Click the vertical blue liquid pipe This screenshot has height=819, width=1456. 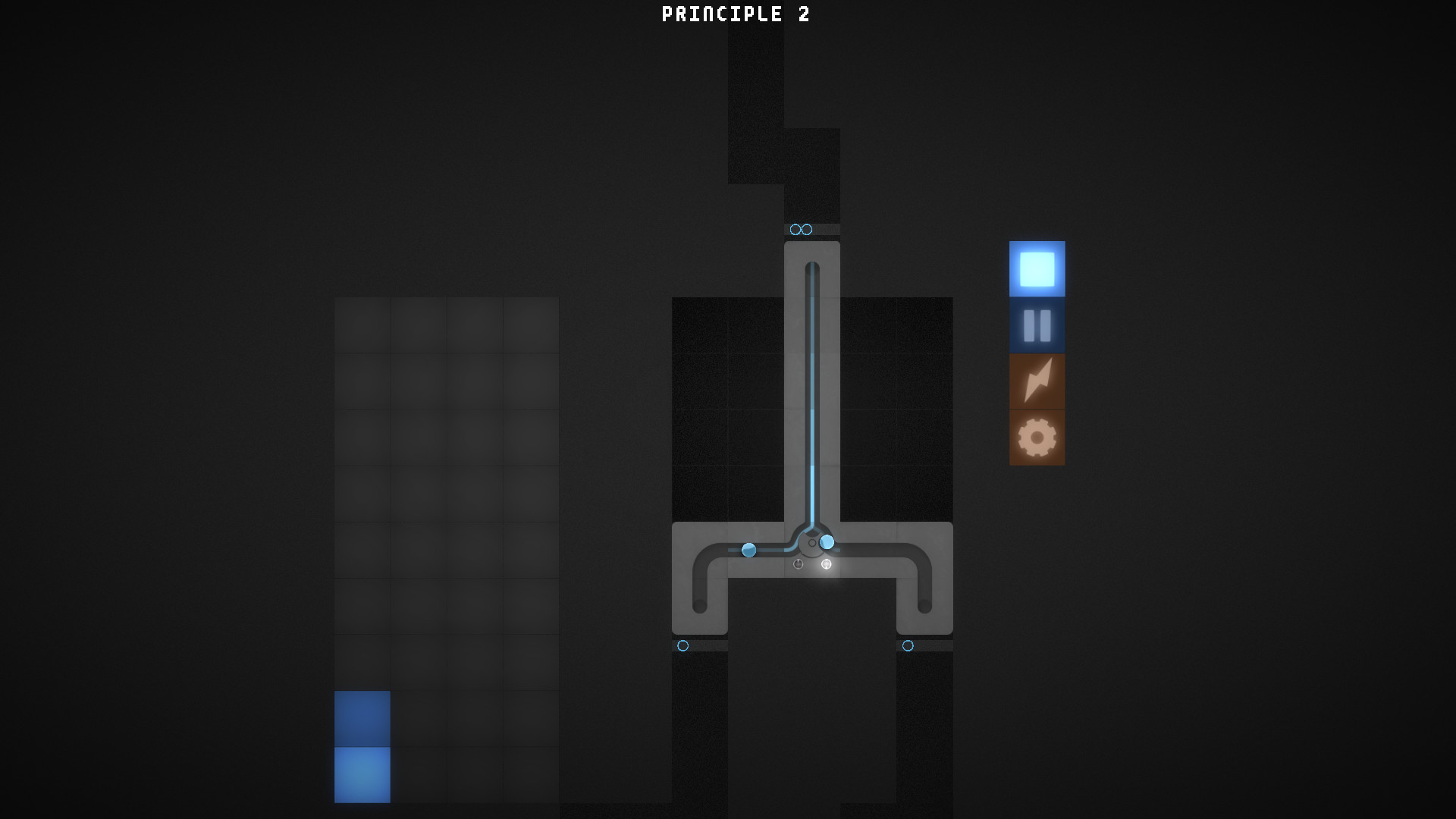[812, 379]
